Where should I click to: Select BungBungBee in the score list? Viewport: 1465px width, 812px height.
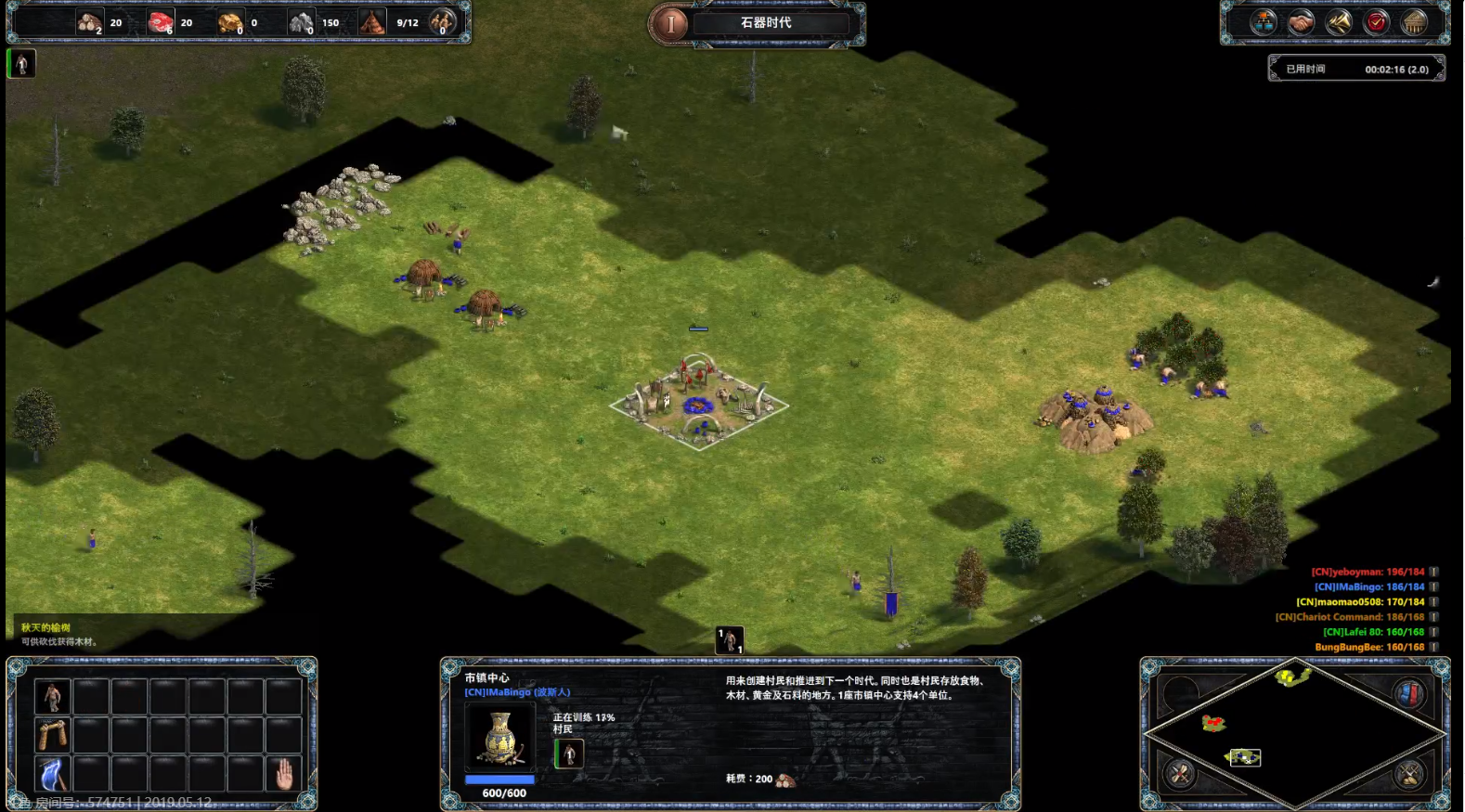[1368, 647]
